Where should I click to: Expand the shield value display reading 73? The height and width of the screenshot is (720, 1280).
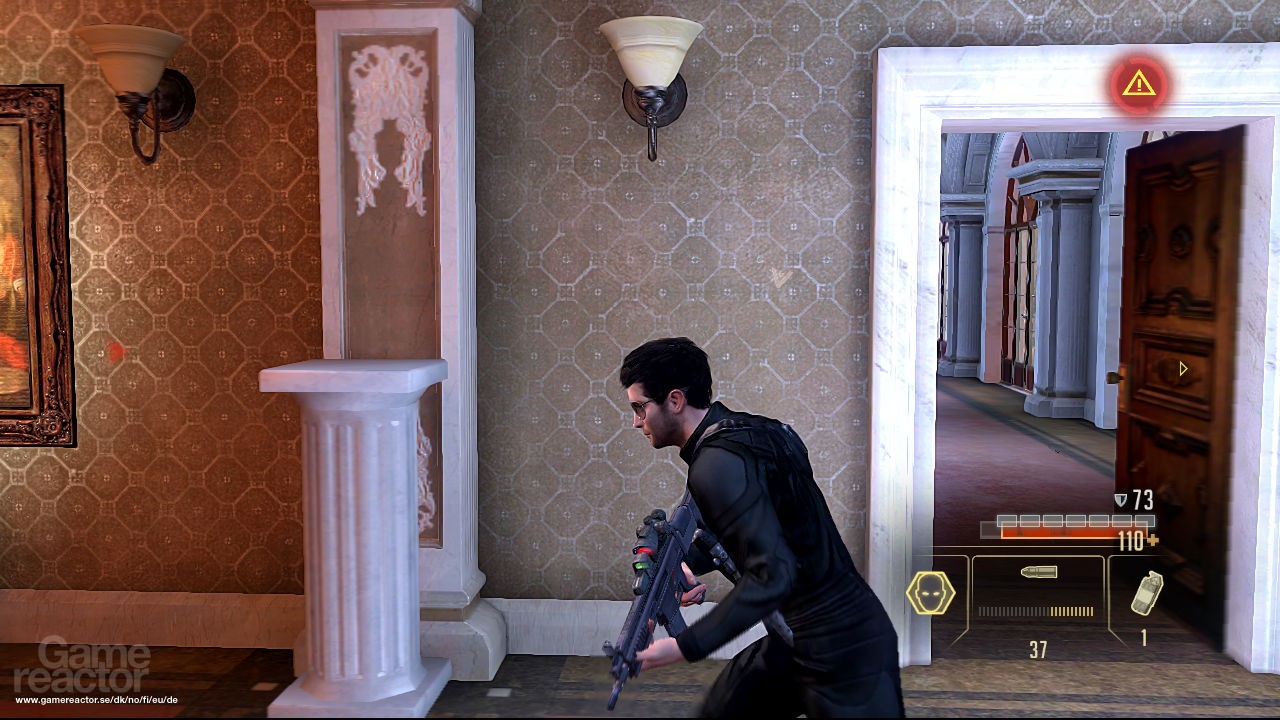point(1142,498)
